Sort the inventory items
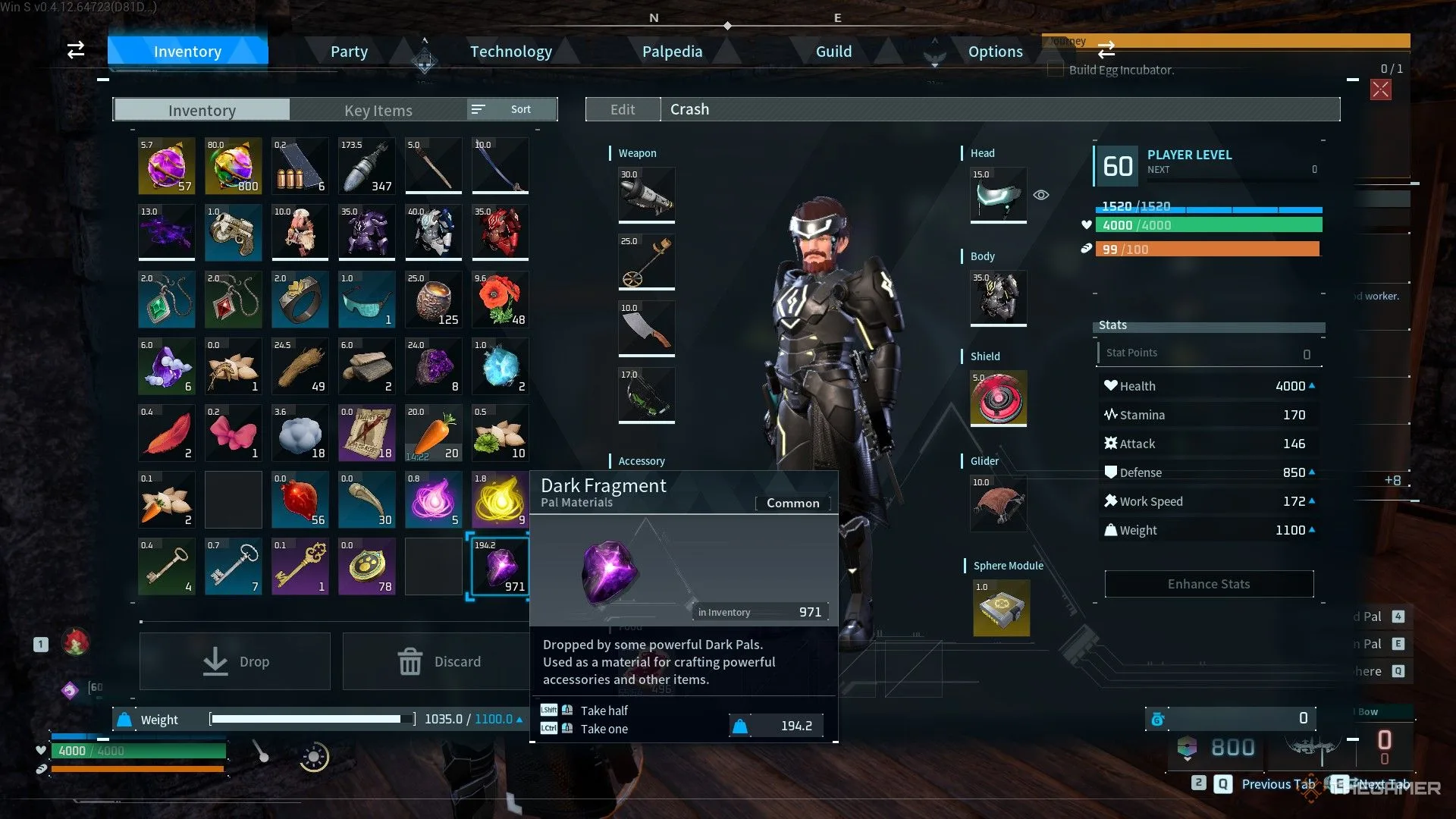The image size is (1456, 819). tap(512, 109)
